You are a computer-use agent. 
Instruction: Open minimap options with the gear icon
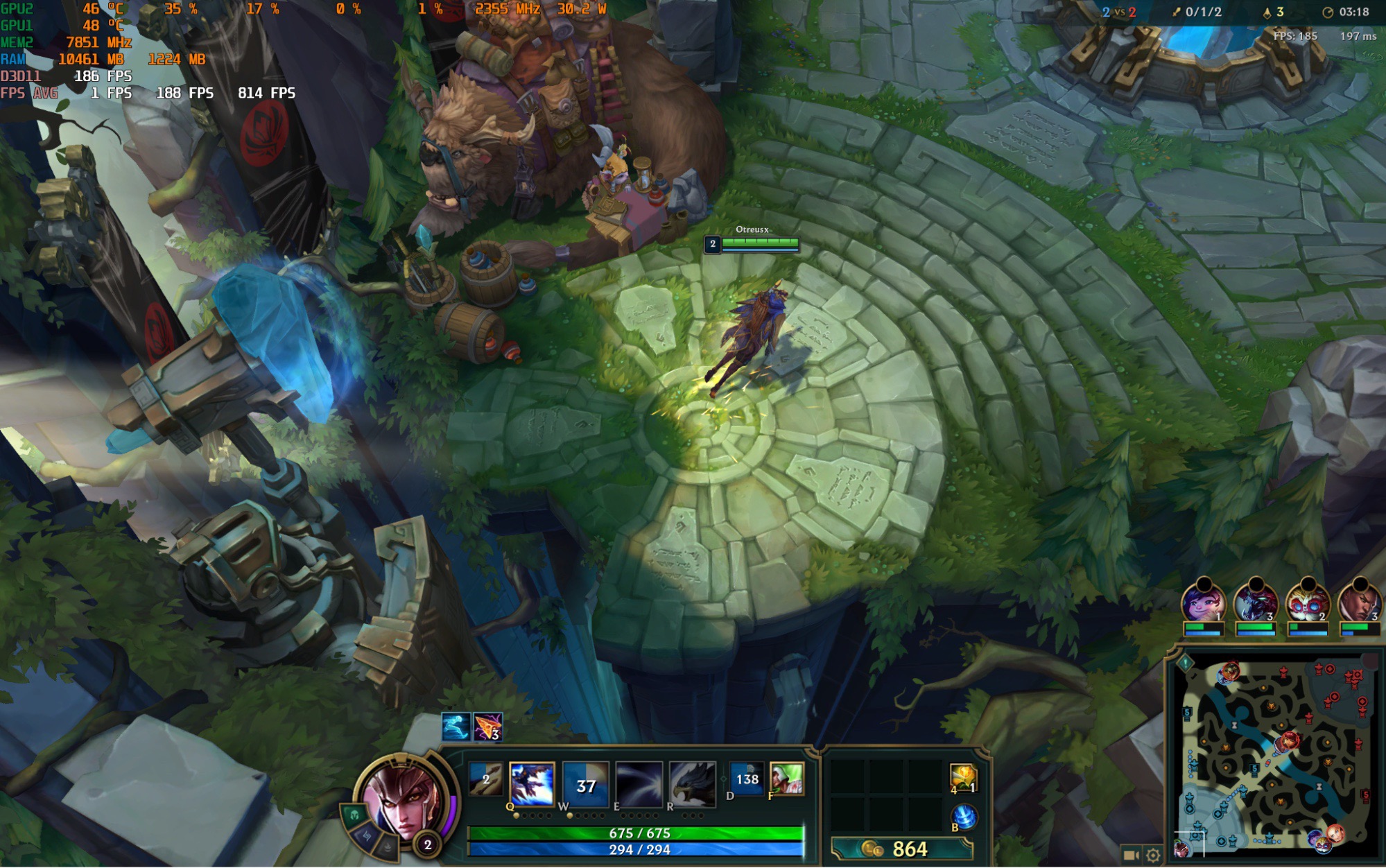(x=1152, y=856)
